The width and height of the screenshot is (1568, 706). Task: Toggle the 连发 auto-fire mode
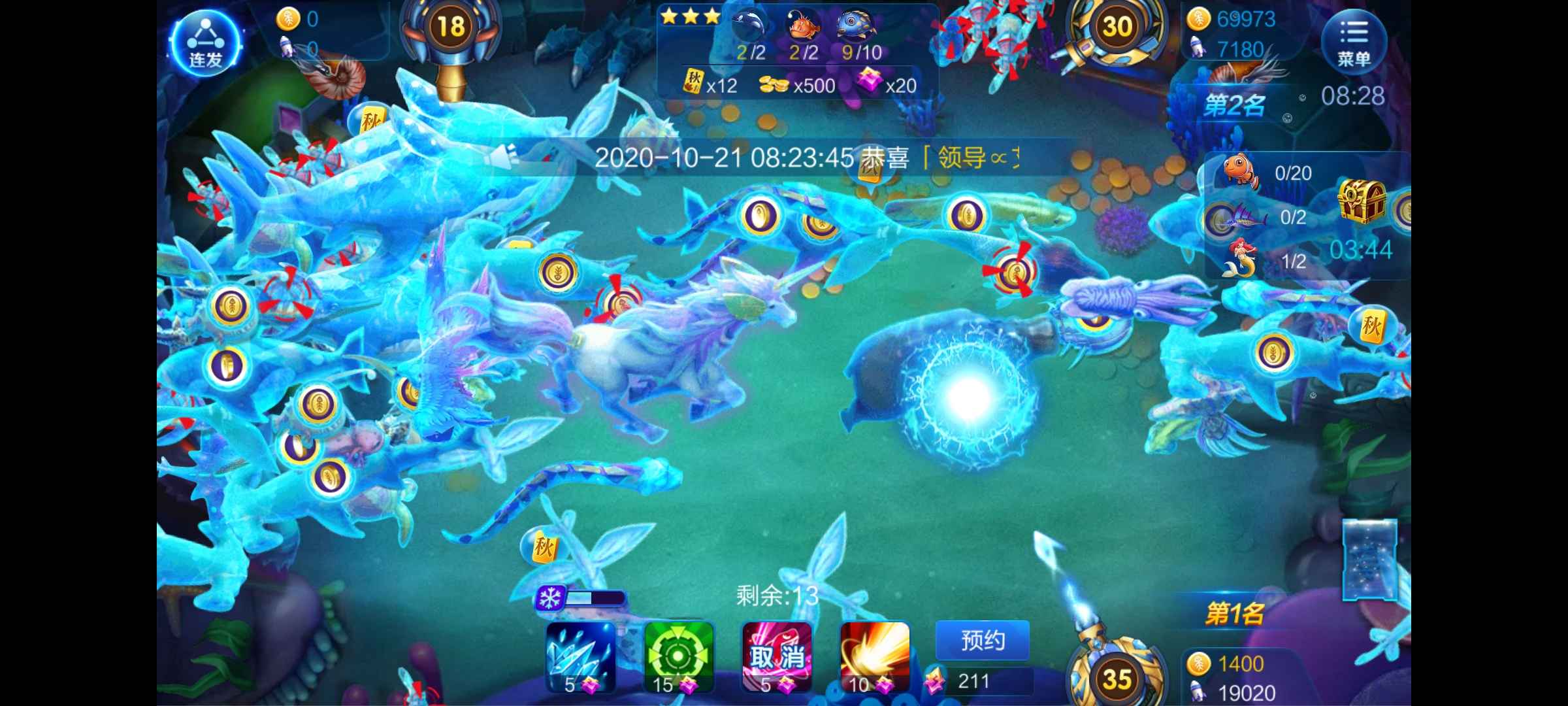coord(204,42)
